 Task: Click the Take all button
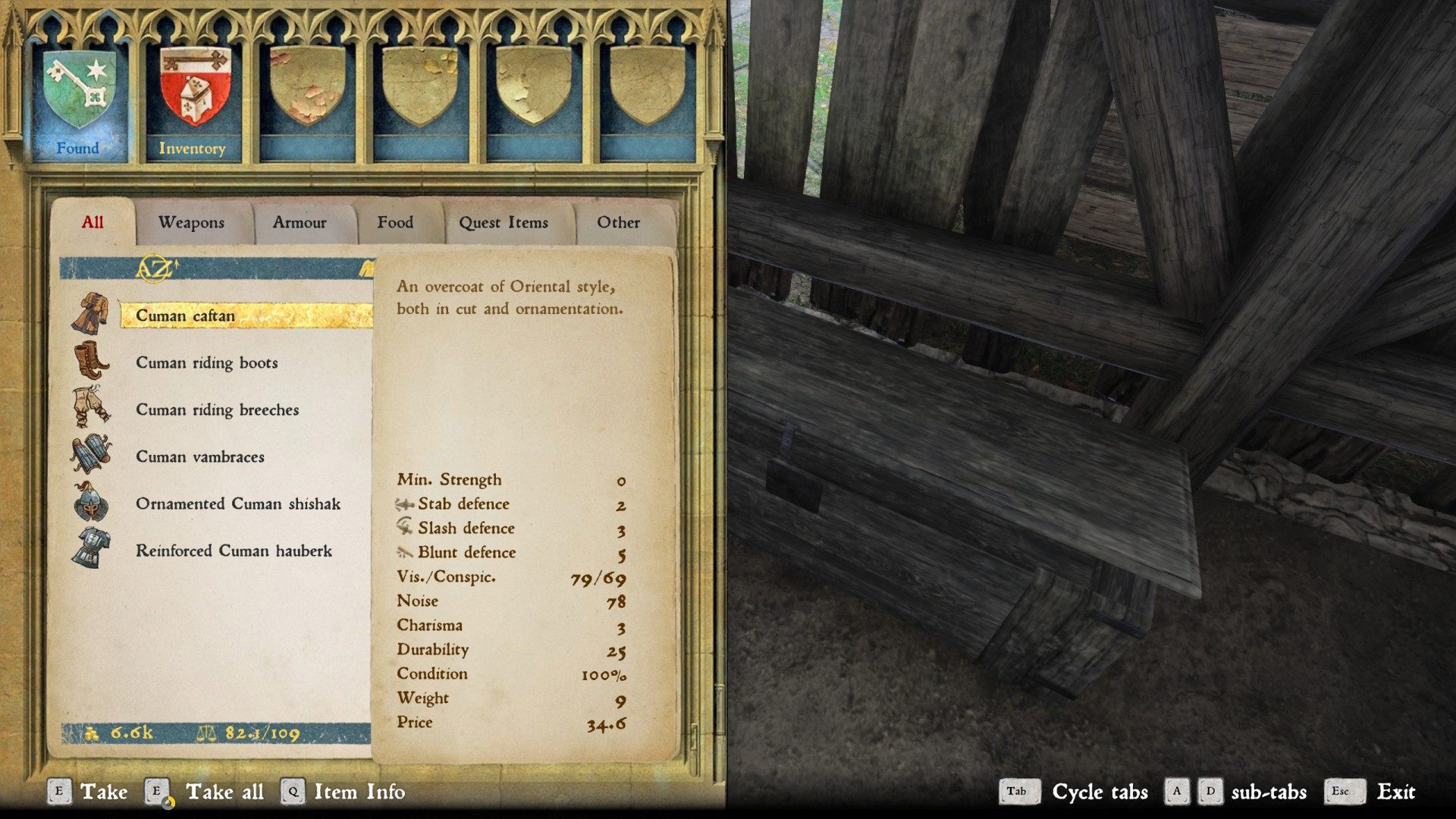[x=224, y=792]
